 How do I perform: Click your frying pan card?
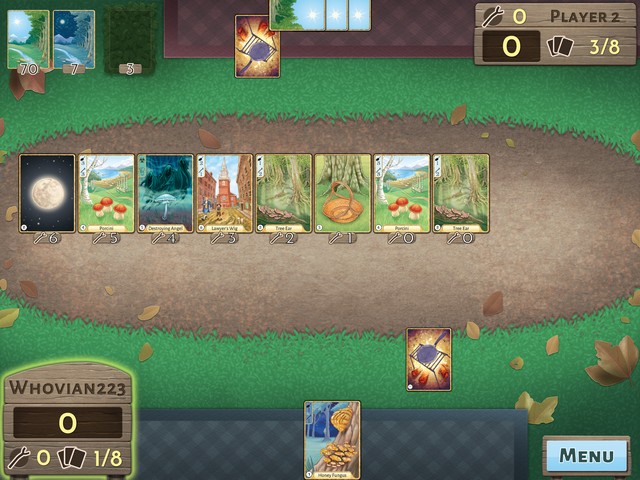[428, 359]
